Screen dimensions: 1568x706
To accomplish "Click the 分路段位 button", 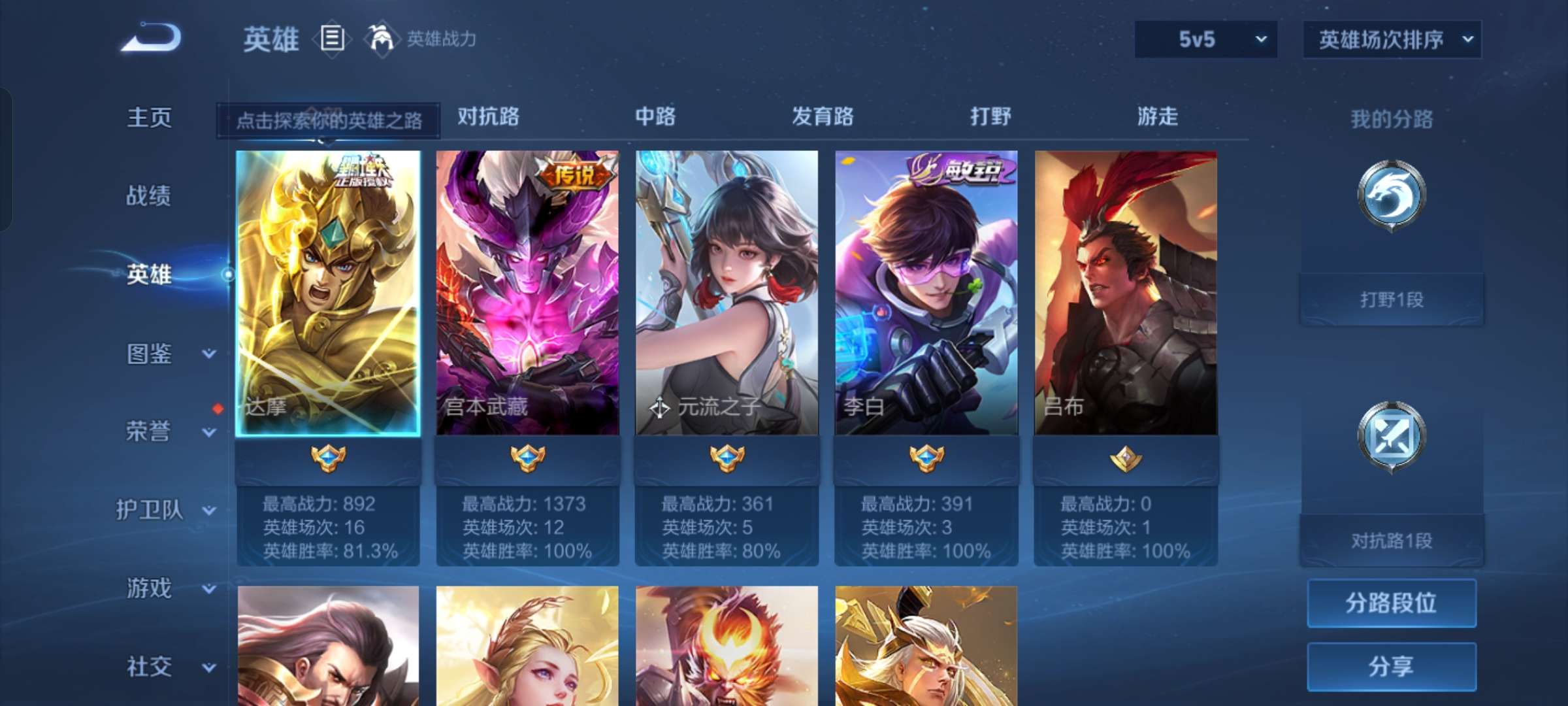I will [1392, 603].
